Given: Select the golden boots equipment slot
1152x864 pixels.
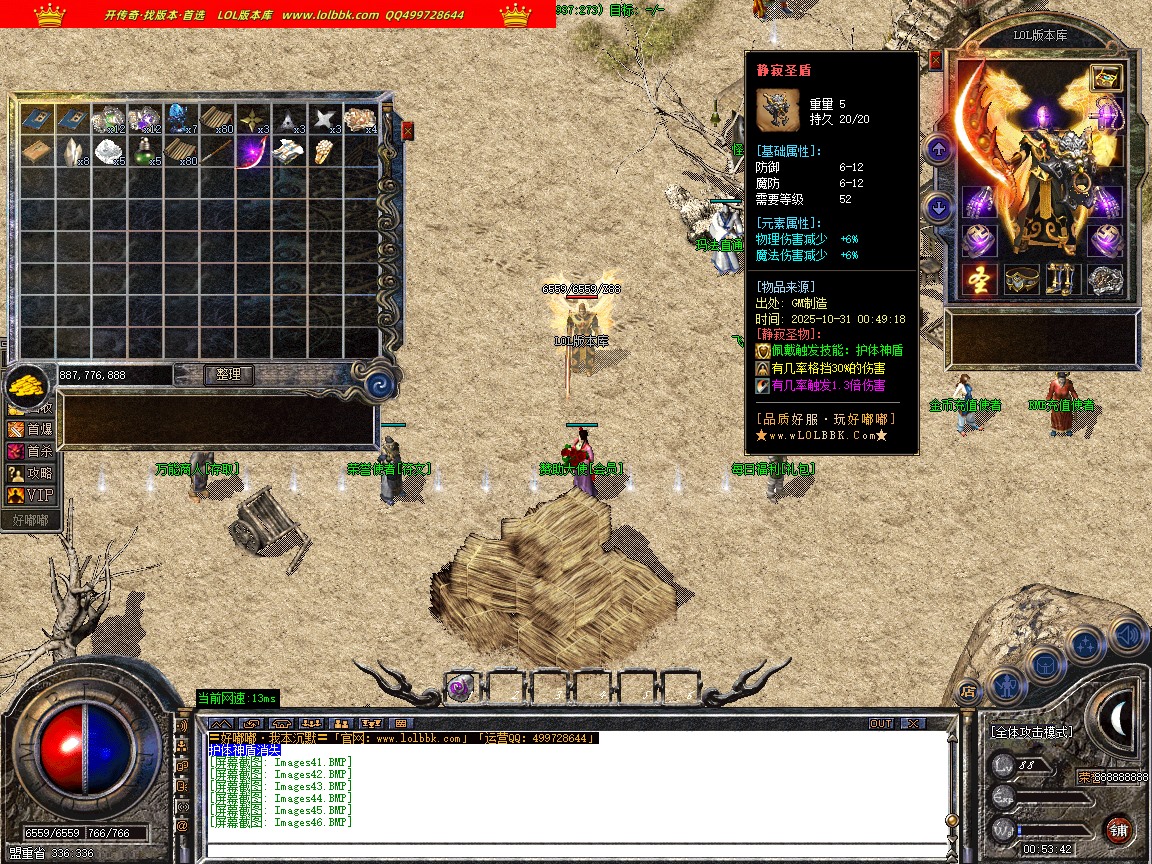Looking at the screenshot, I should coord(1063,281).
